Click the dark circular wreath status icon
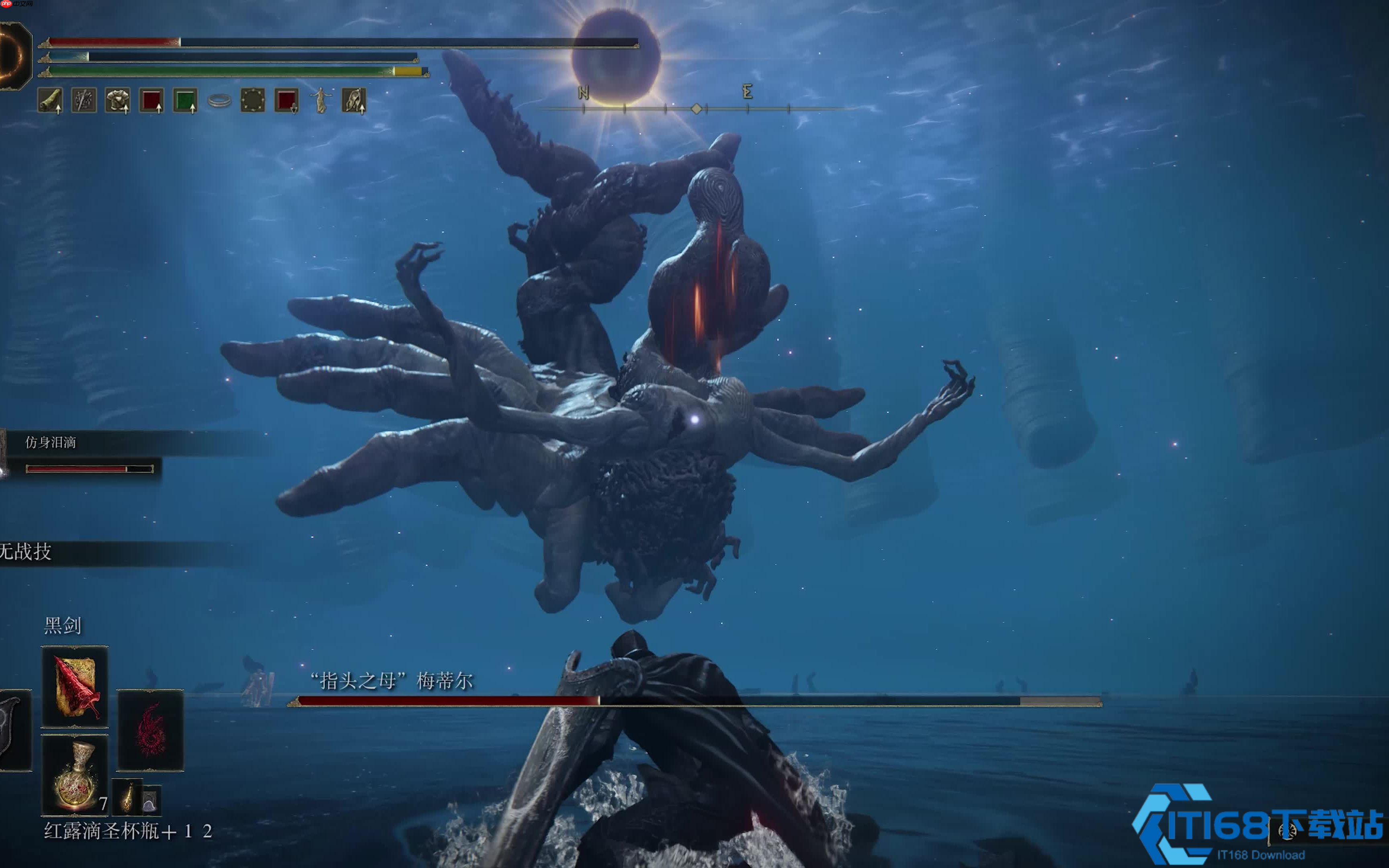This screenshot has width=1389, height=868. click(252, 100)
